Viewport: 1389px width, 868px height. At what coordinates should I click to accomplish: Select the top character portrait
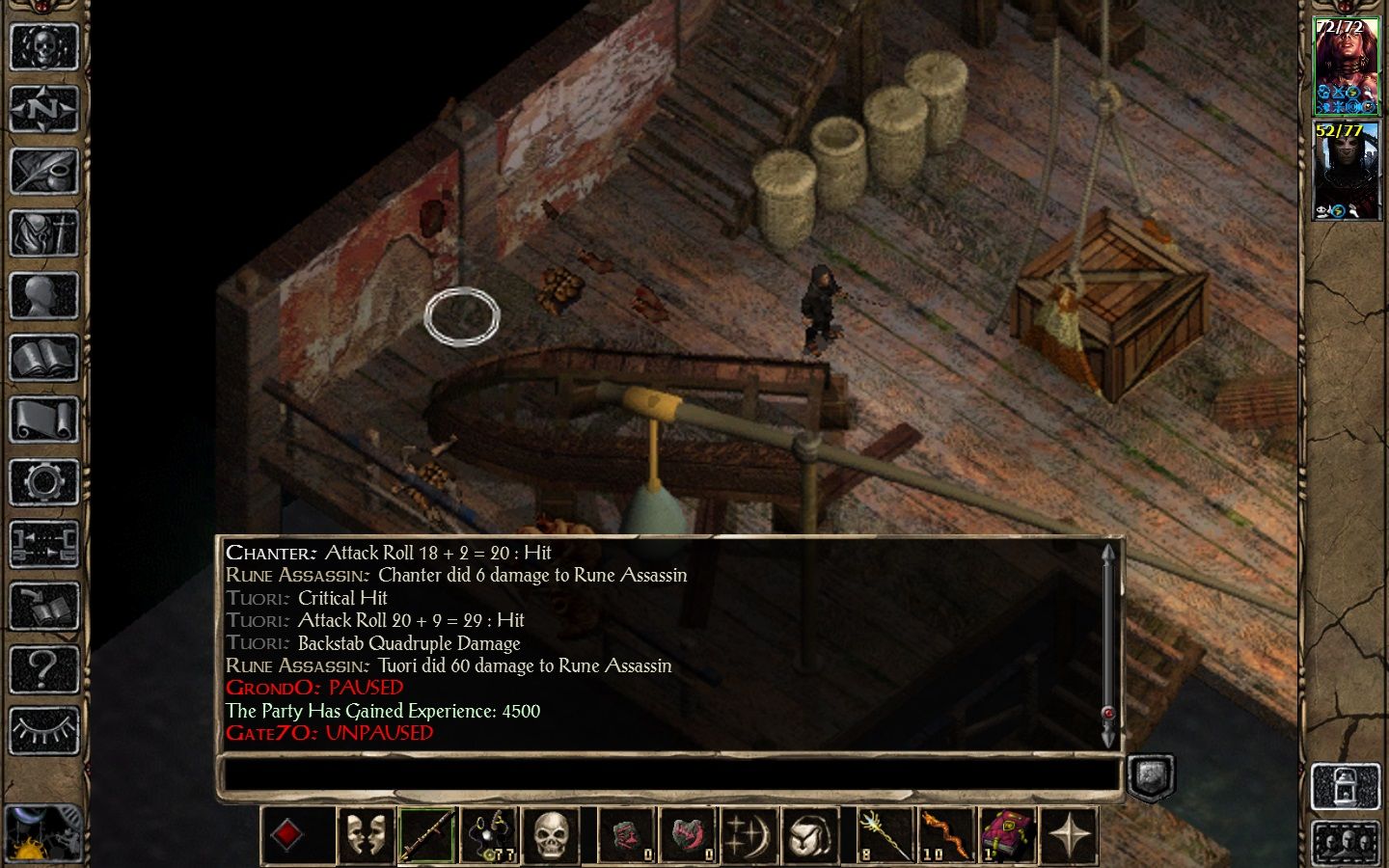1347,66
